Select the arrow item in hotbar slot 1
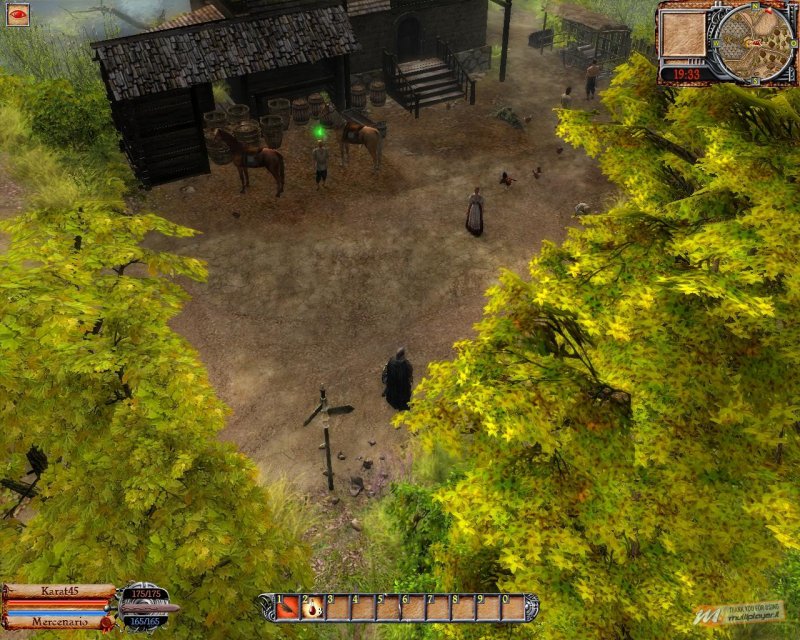The width and height of the screenshot is (800, 640). (289, 607)
